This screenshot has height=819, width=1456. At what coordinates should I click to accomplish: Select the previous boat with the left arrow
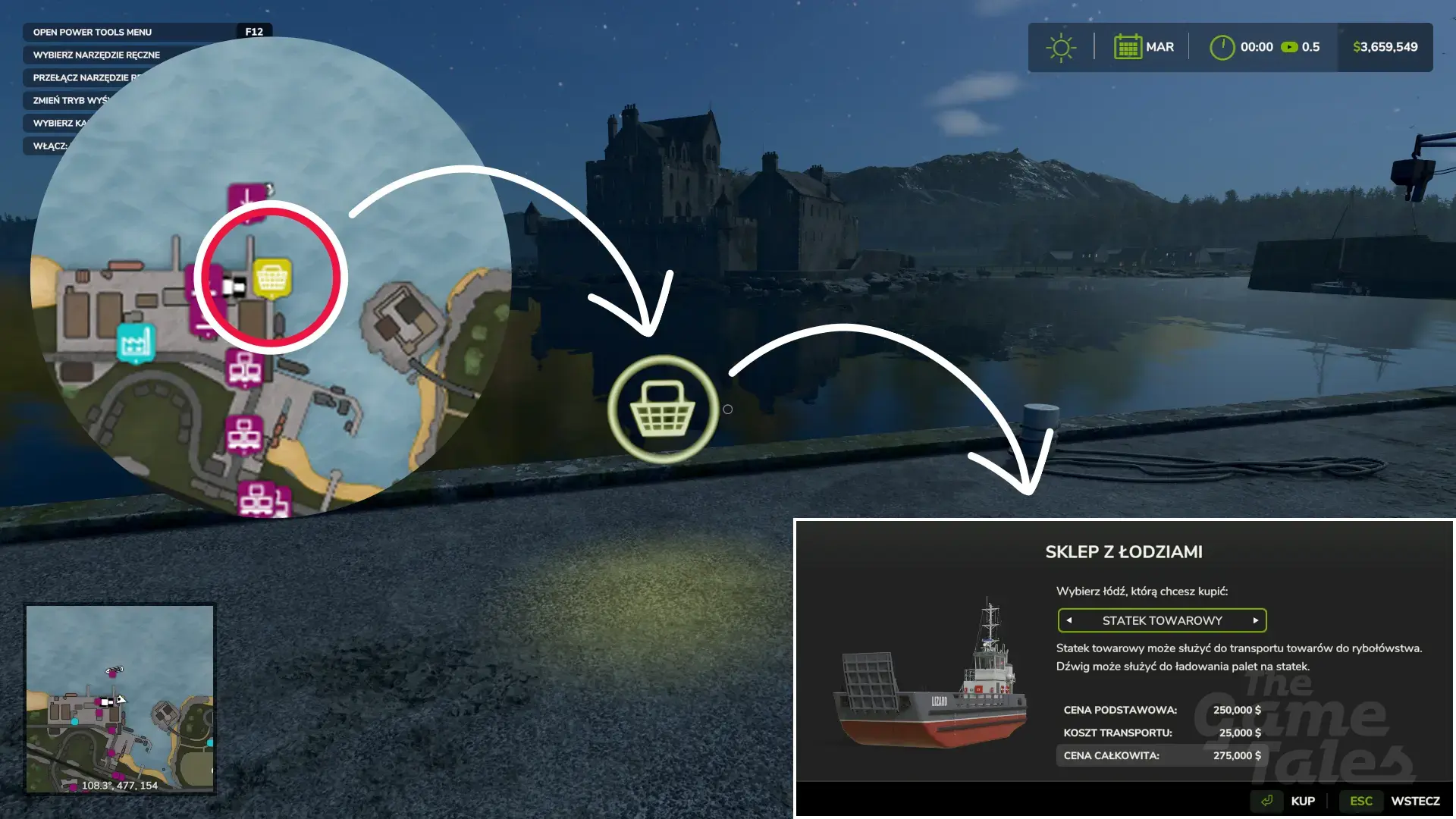(x=1069, y=620)
